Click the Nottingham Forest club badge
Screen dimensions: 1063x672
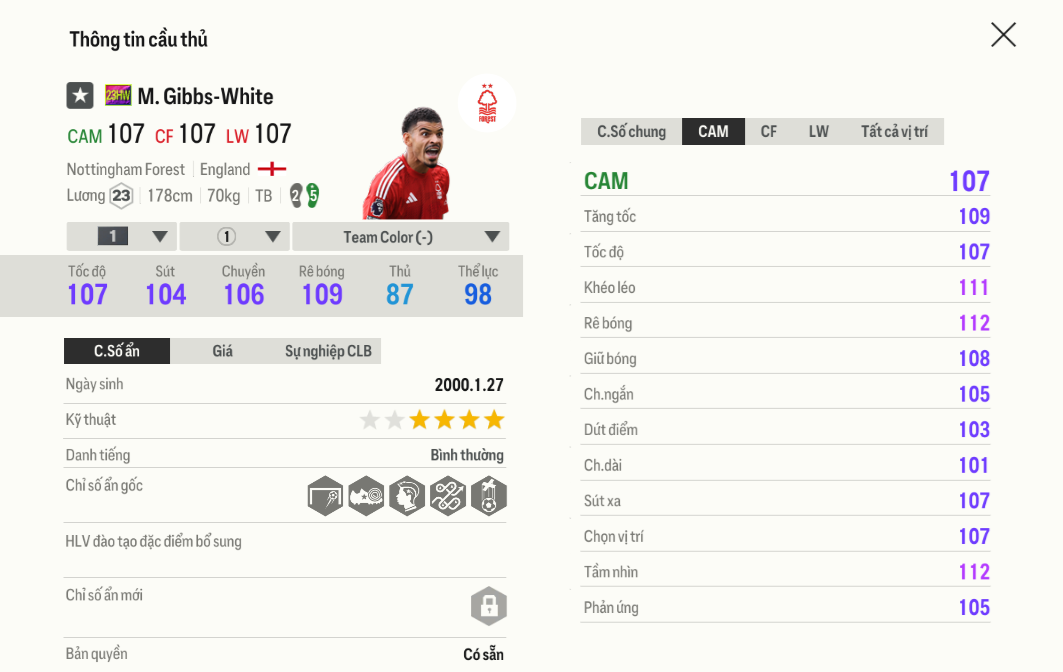(x=487, y=104)
